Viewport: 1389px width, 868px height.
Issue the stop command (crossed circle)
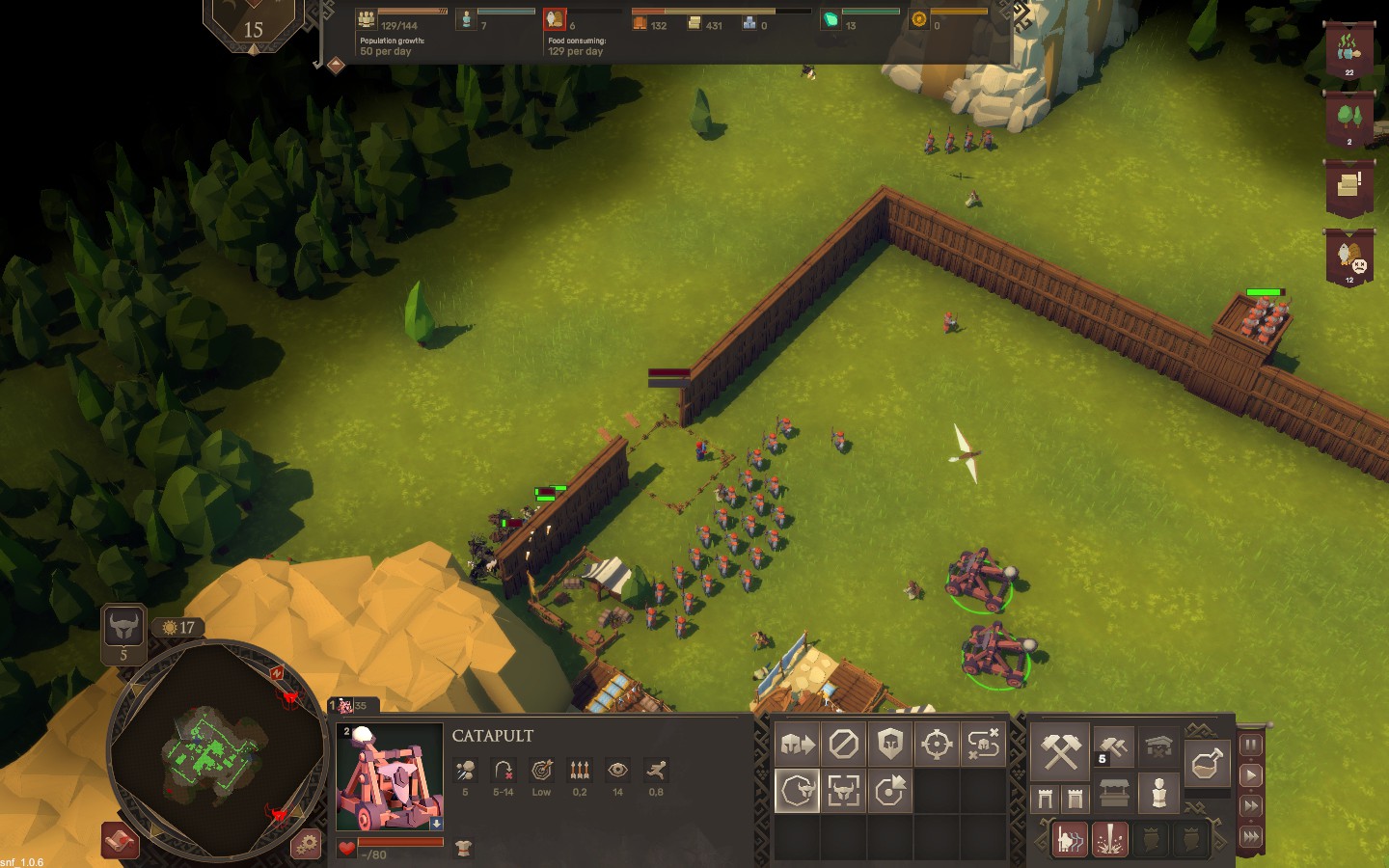click(x=844, y=744)
